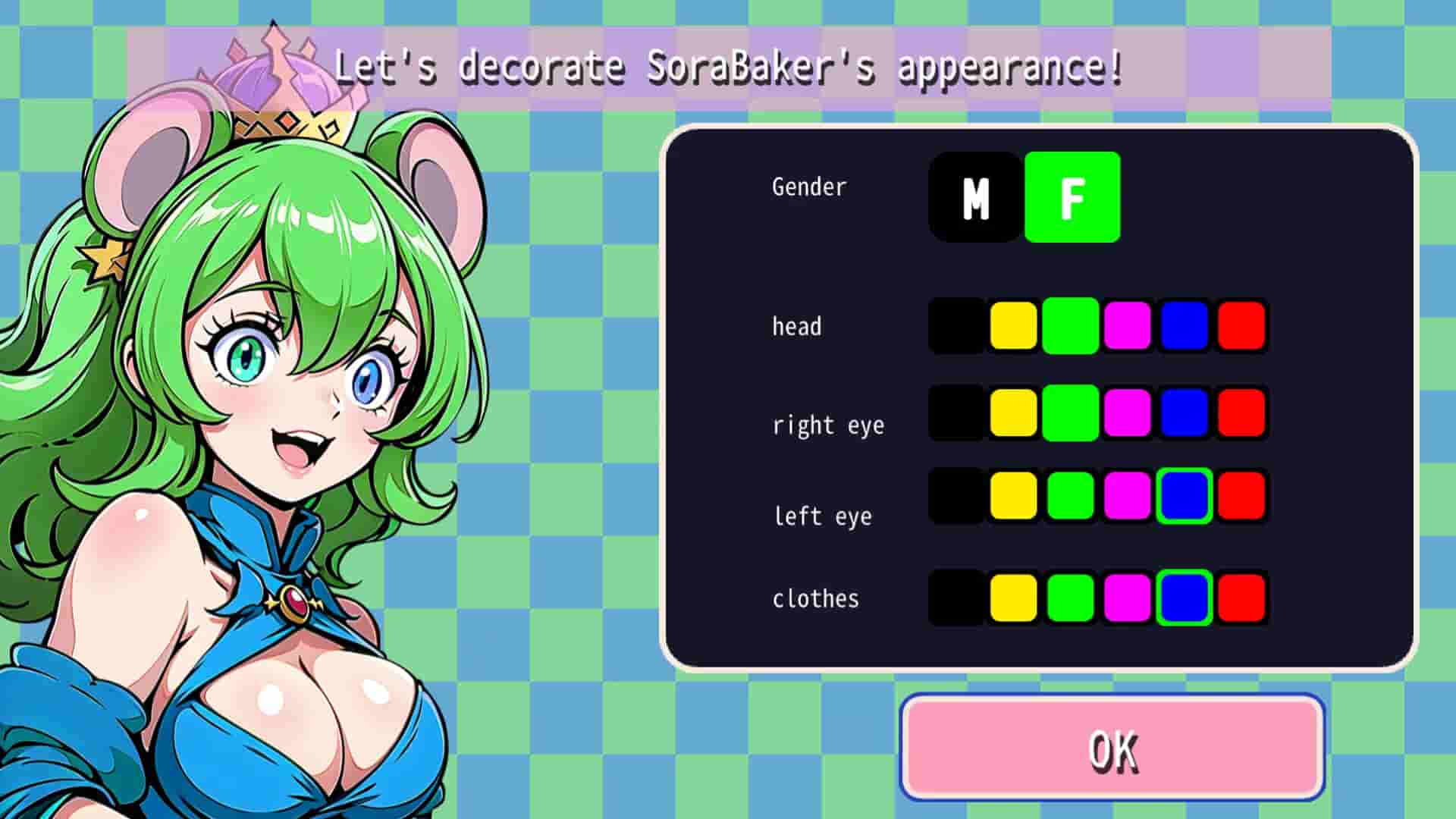Image resolution: width=1456 pixels, height=819 pixels.
Task: Choose the F gender option
Action: [1072, 197]
